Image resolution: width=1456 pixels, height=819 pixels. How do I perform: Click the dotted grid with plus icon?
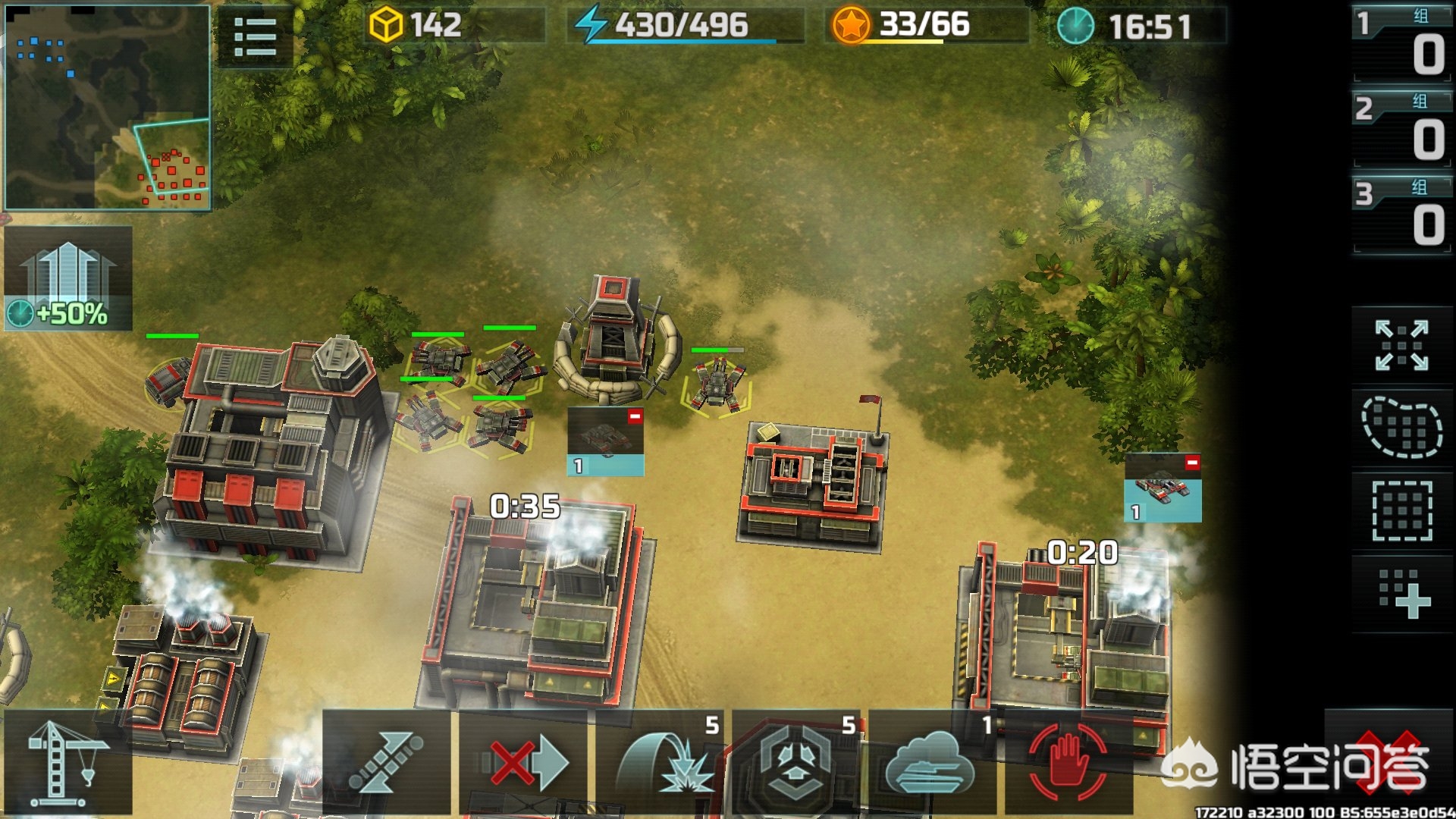pyautogui.click(x=1403, y=594)
